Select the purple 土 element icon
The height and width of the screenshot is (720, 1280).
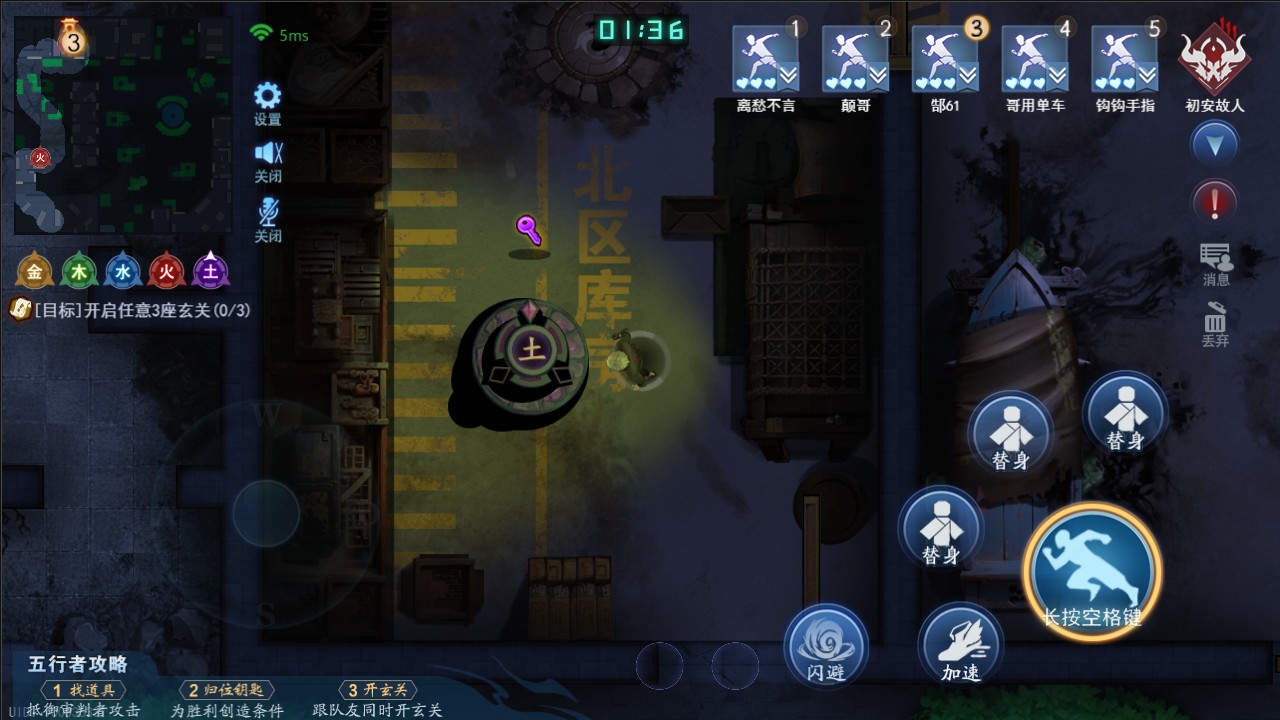211,271
